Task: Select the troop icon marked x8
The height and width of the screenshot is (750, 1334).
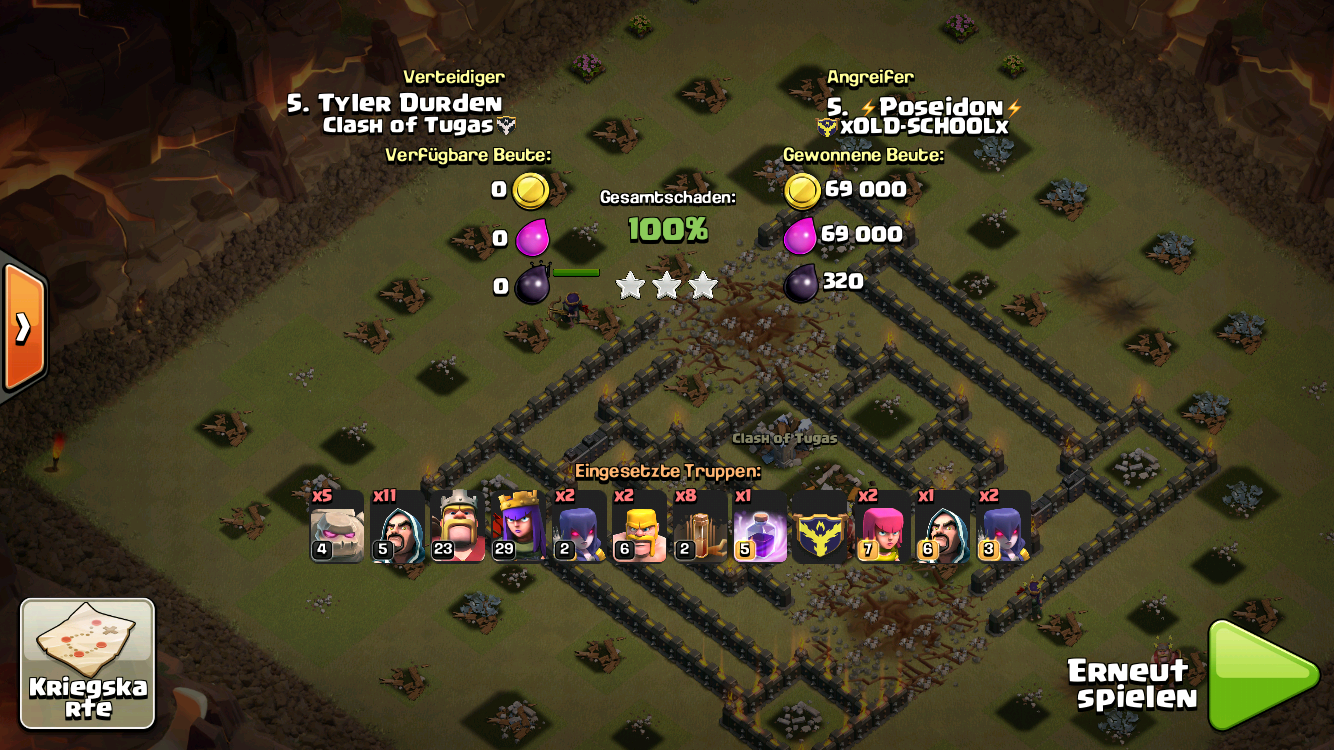Action: 700,527
